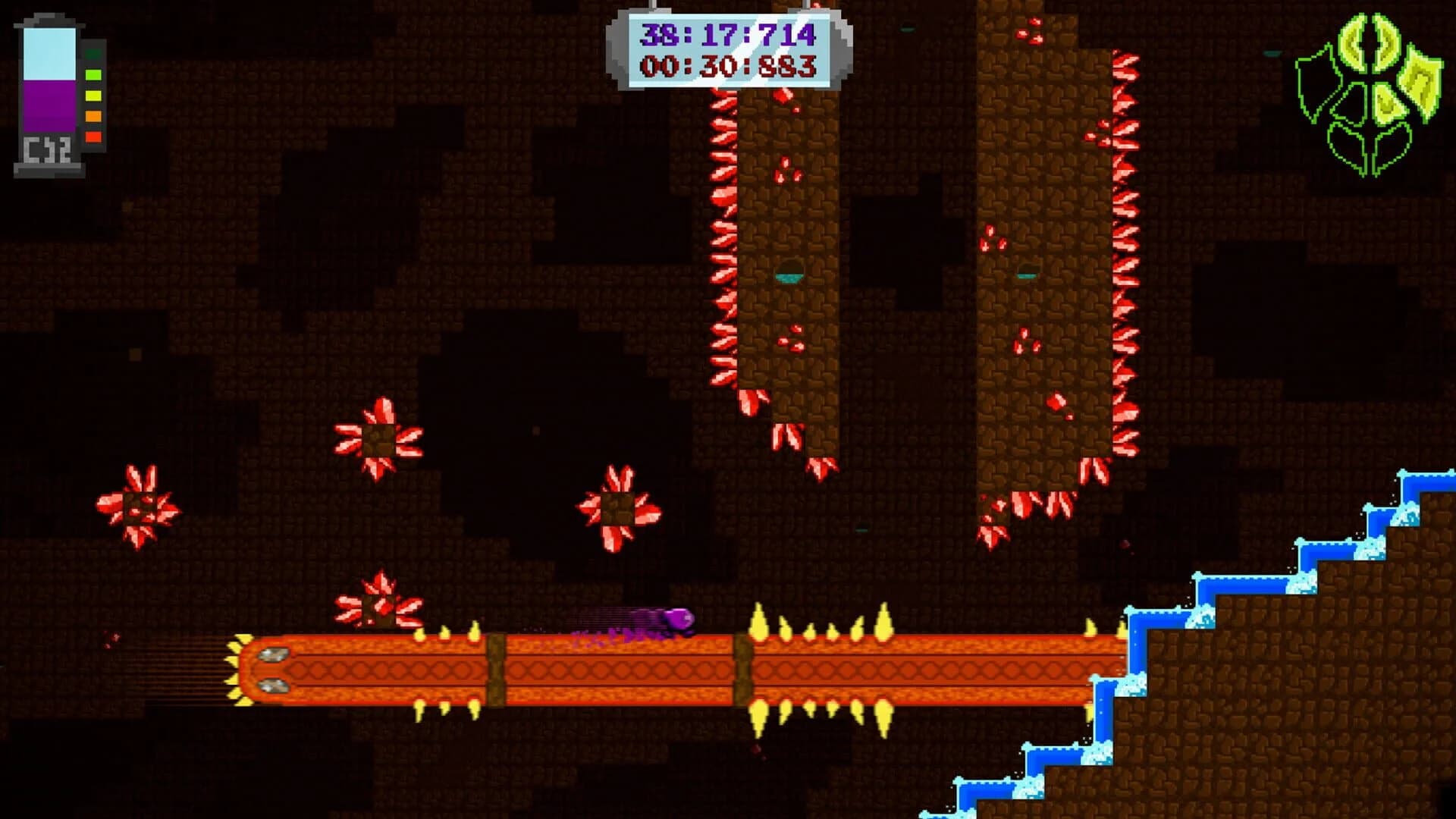This screenshot has width=1456, height=819.
Task: Click the light blue portion of the health meter
Action: [x=49, y=53]
